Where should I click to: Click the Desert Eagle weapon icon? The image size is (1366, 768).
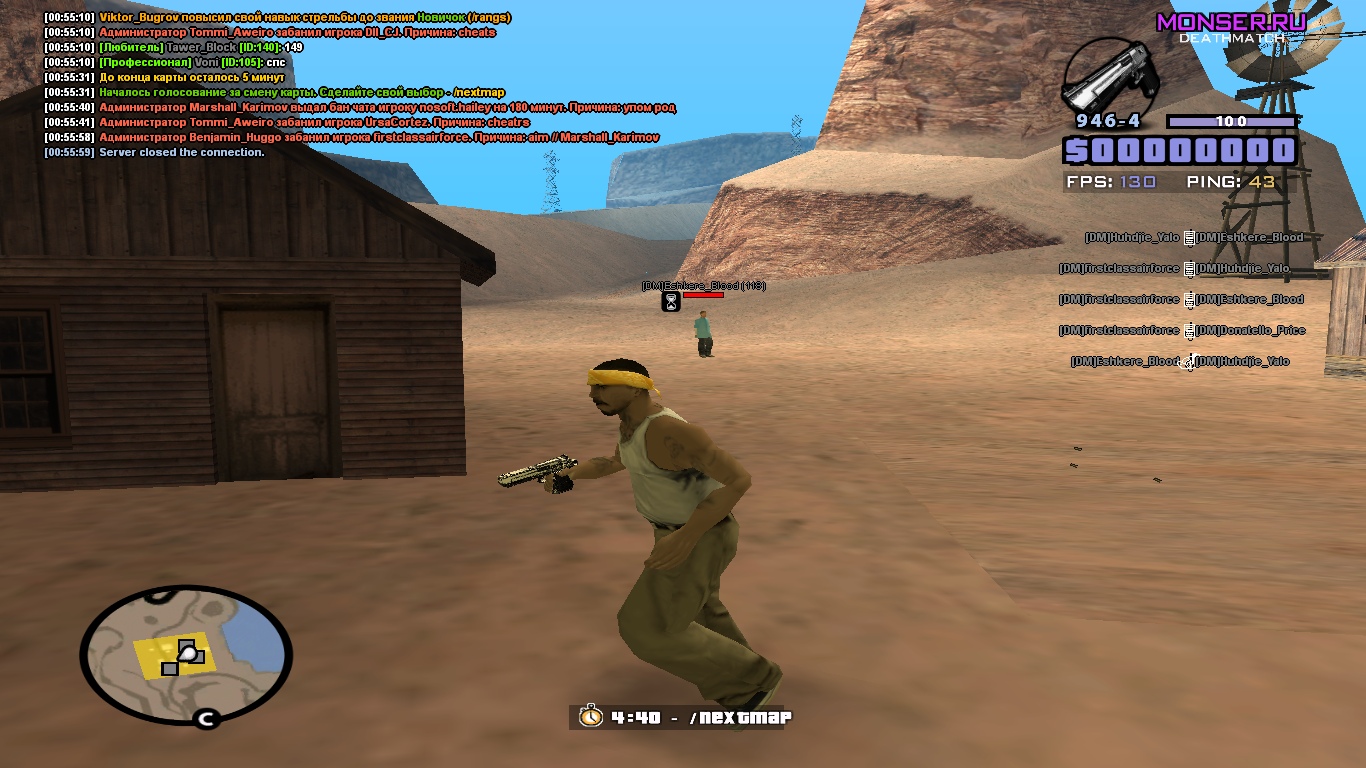pyautogui.click(x=1110, y=77)
